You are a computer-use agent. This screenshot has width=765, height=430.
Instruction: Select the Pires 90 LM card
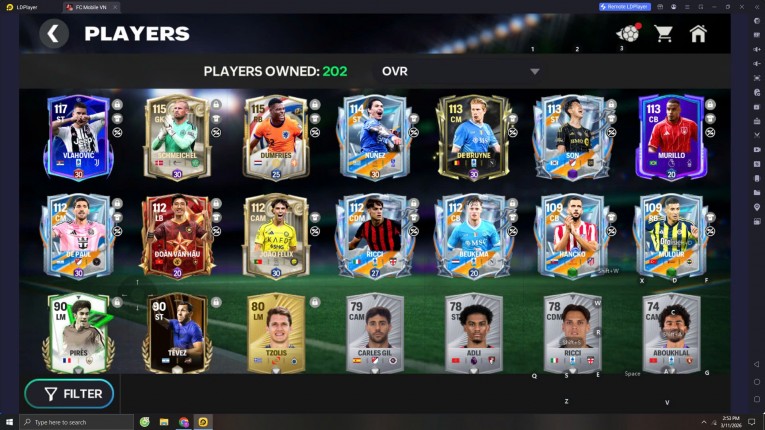click(x=77, y=333)
